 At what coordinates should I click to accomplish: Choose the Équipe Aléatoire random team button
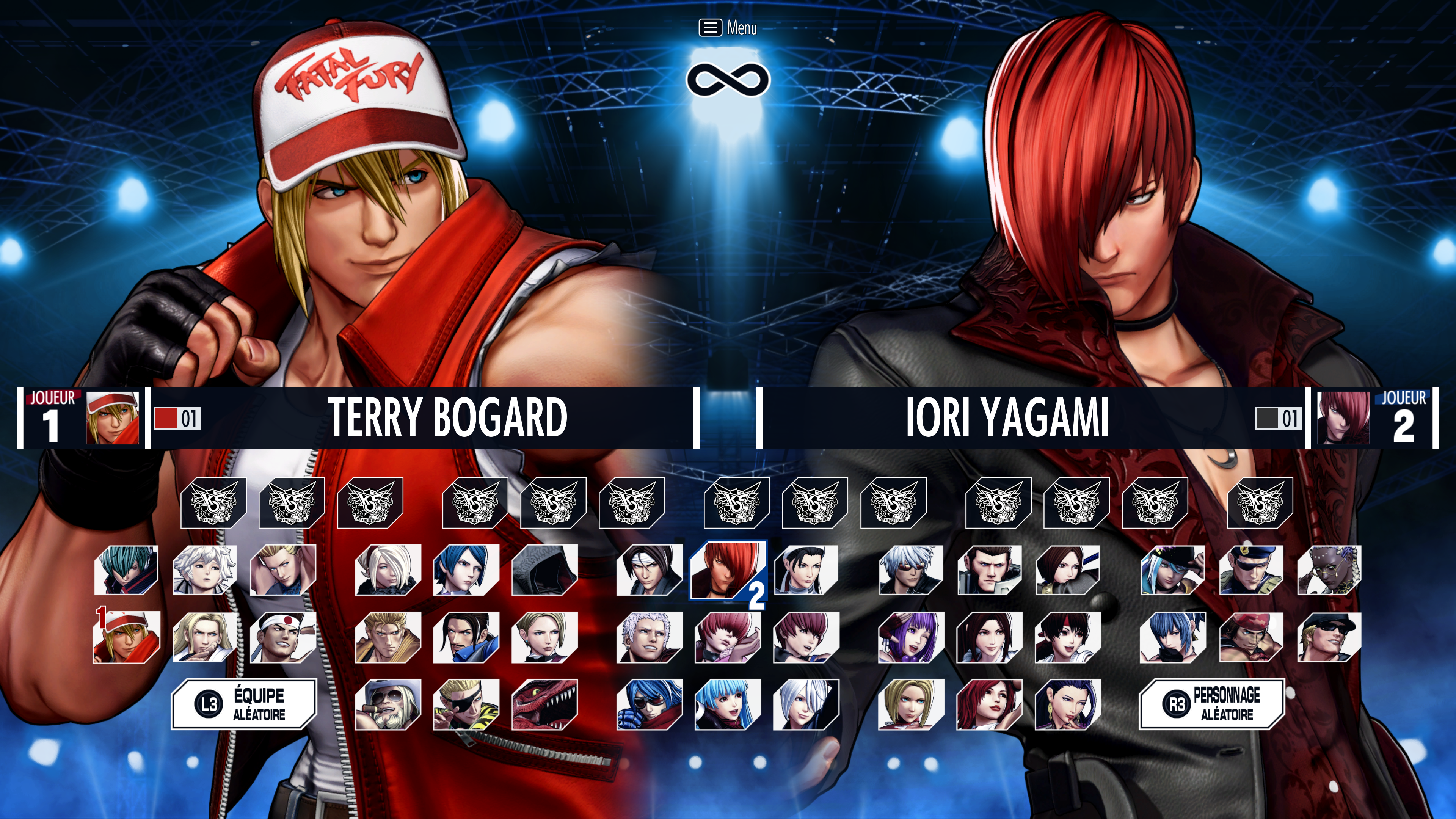point(243,704)
